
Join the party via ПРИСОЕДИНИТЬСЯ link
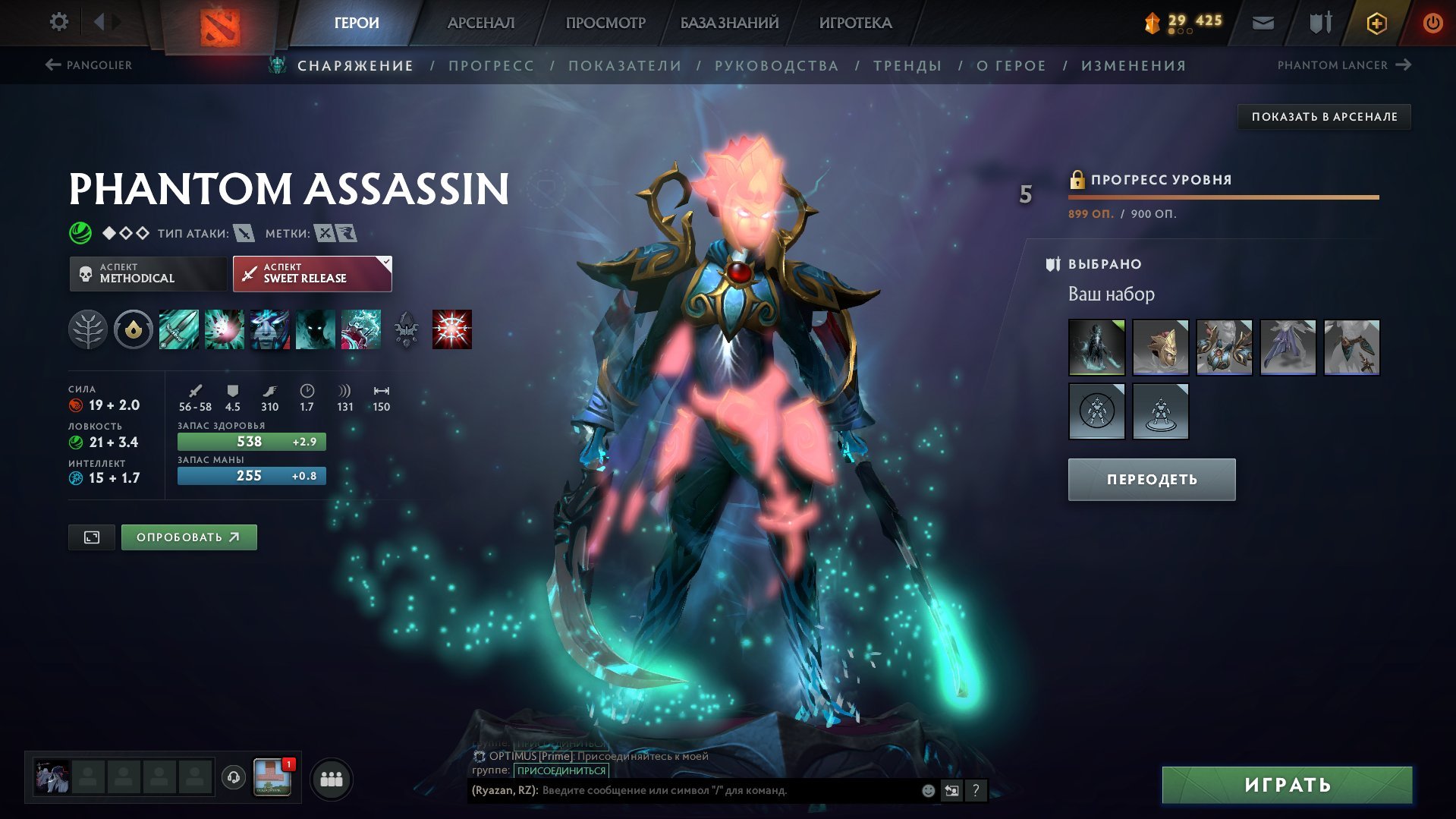click(561, 770)
